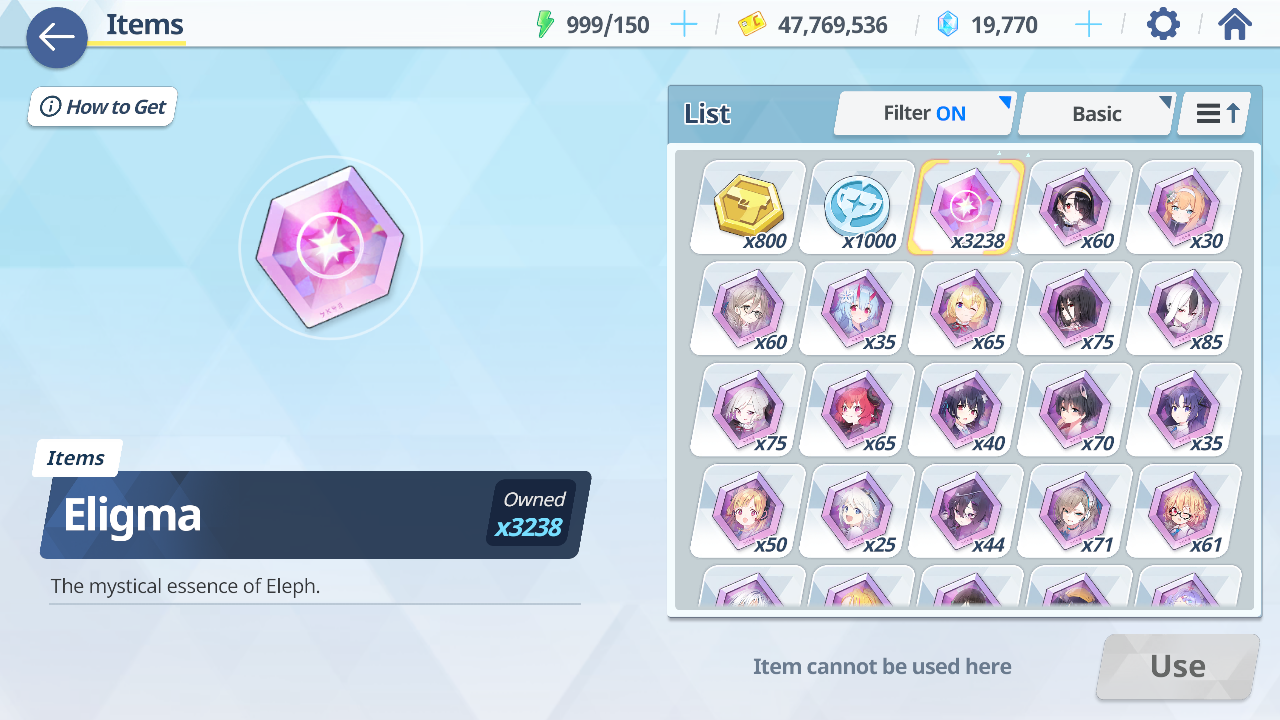Open the settings gear menu
Image resolution: width=1280 pixels, height=720 pixels.
1163,24
